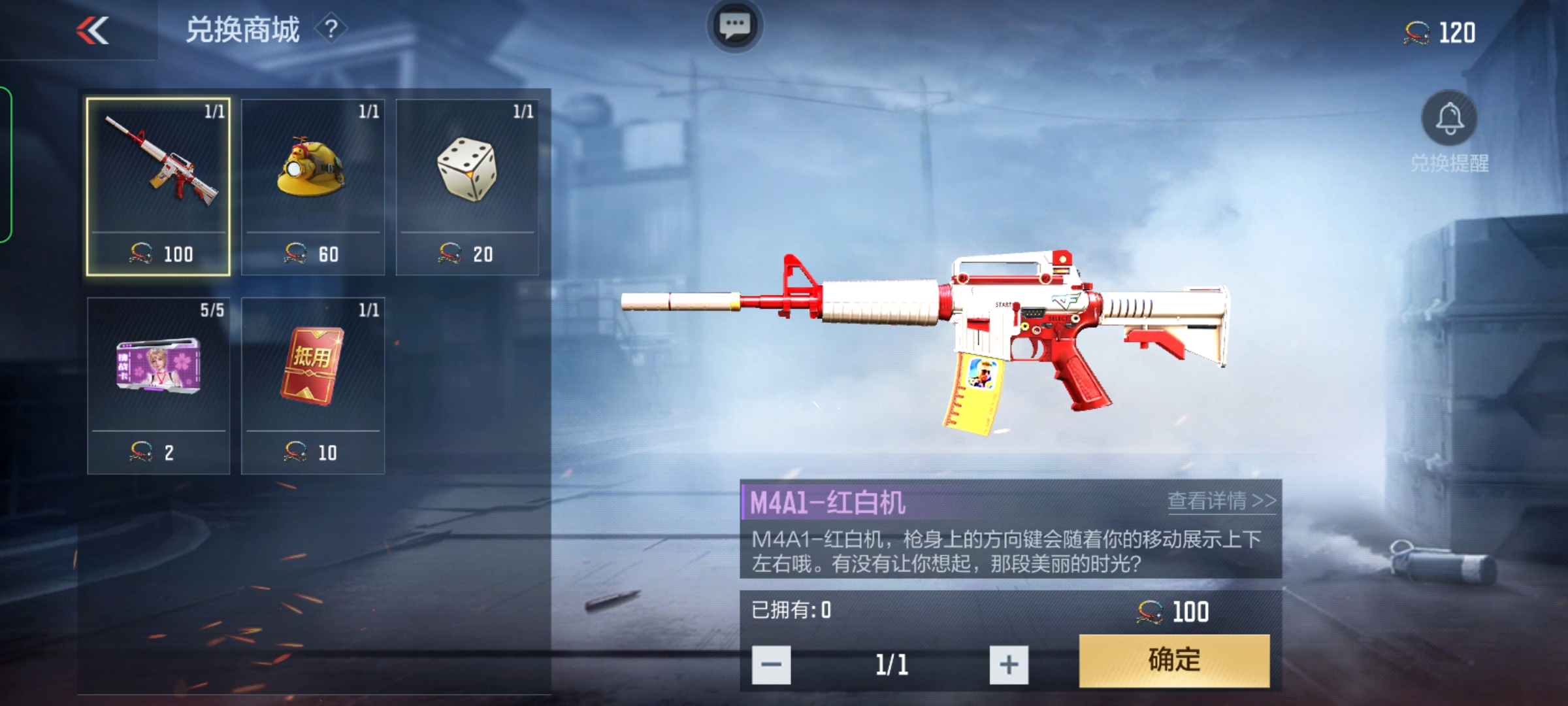The height and width of the screenshot is (706, 1568).
Task: Go back using the double-arrow button
Action: pyautogui.click(x=92, y=31)
